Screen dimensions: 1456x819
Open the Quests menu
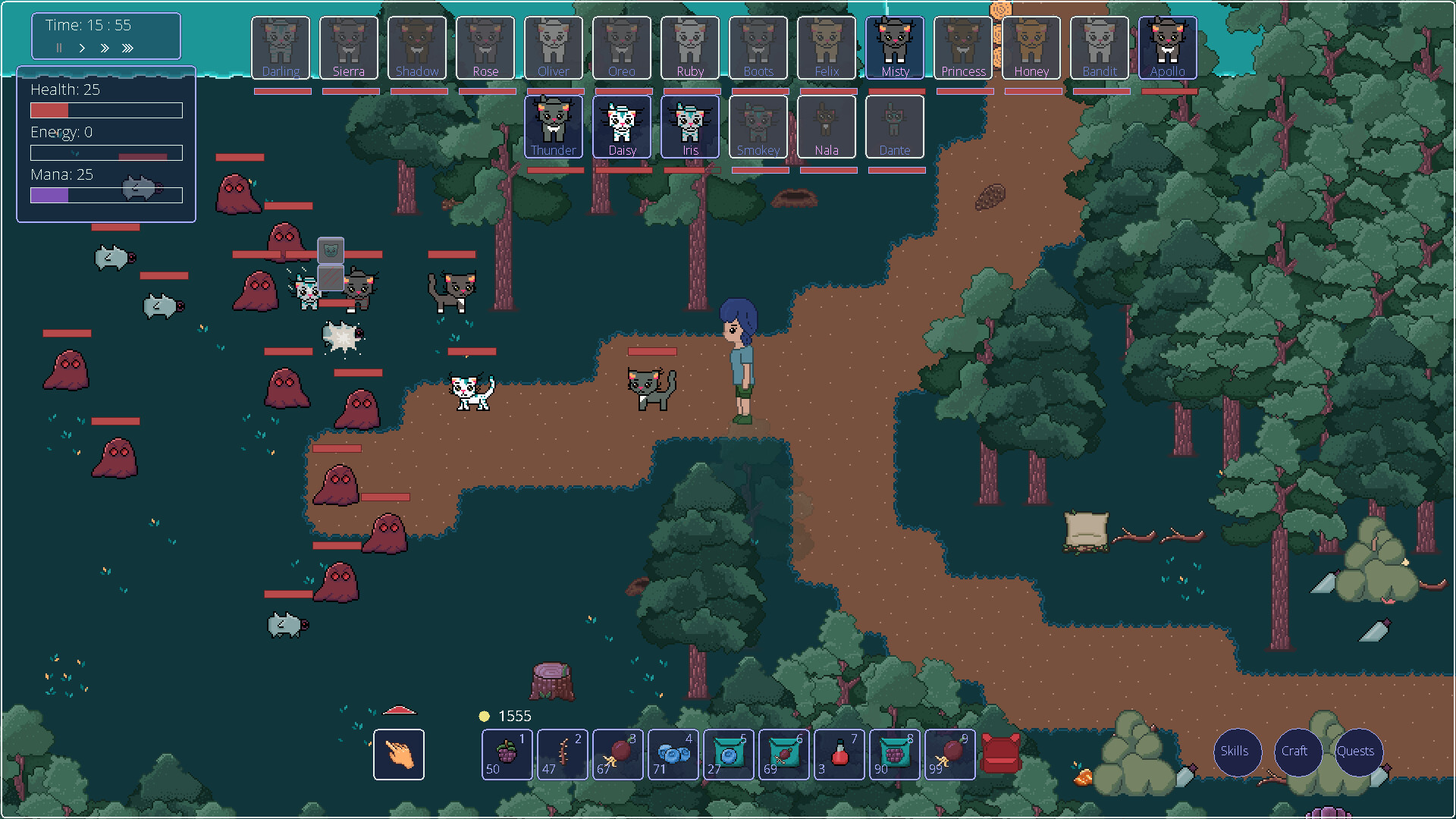coord(1357,752)
